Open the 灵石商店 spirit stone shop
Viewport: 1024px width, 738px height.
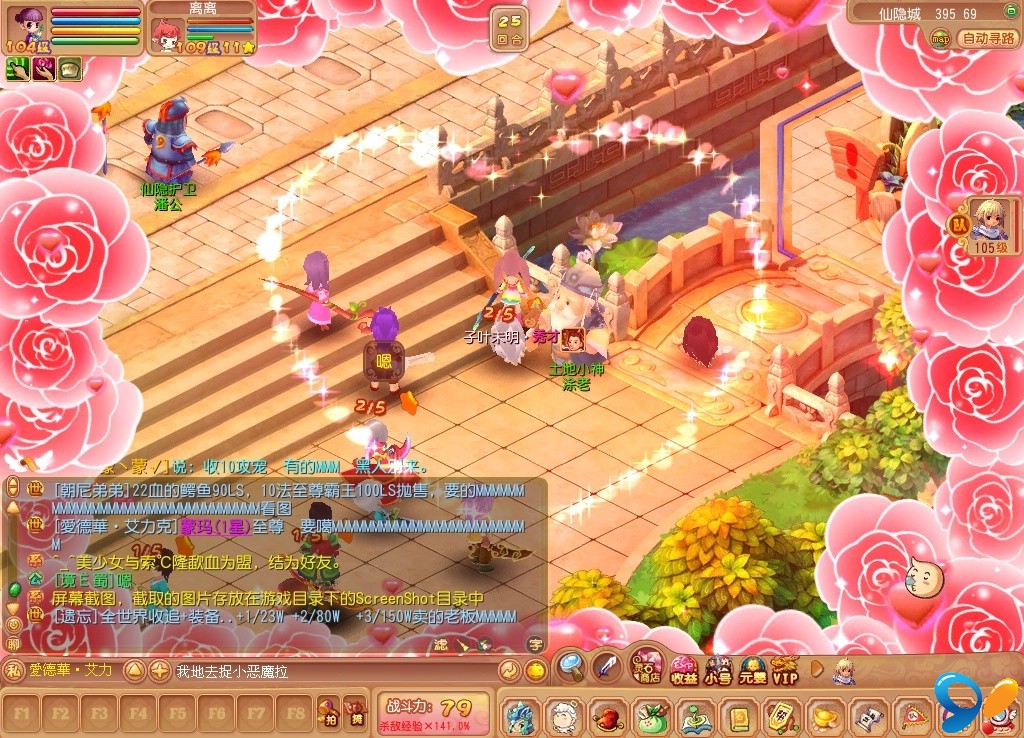pyautogui.click(x=647, y=667)
